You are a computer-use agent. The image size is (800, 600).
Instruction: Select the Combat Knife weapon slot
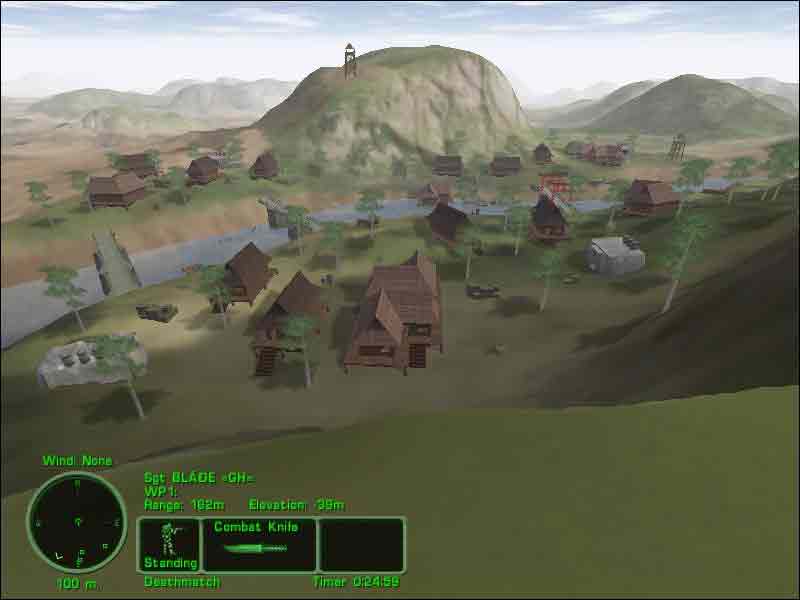coord(259,544)
